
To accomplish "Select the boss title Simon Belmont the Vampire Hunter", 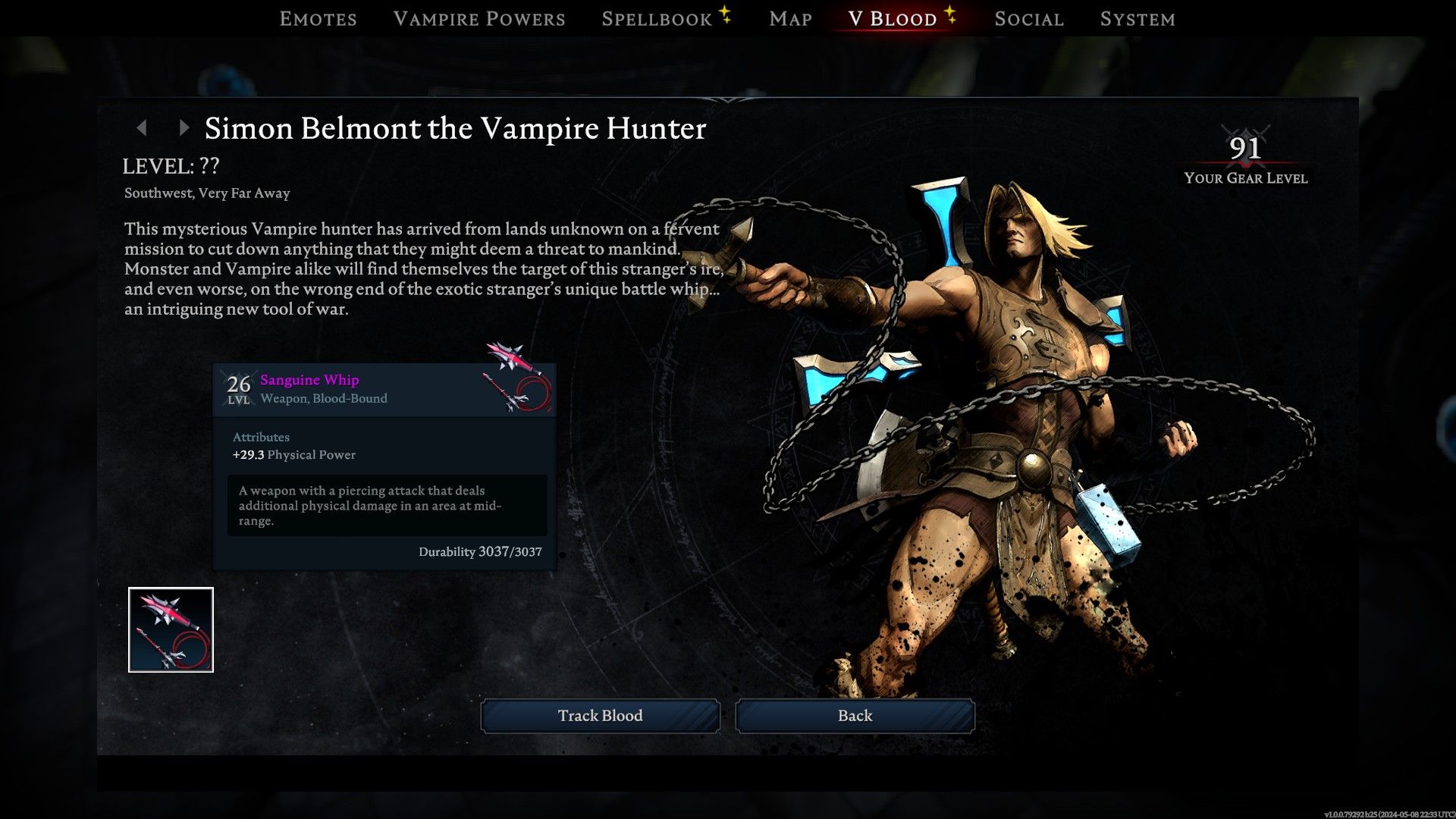I will [454, 128].
